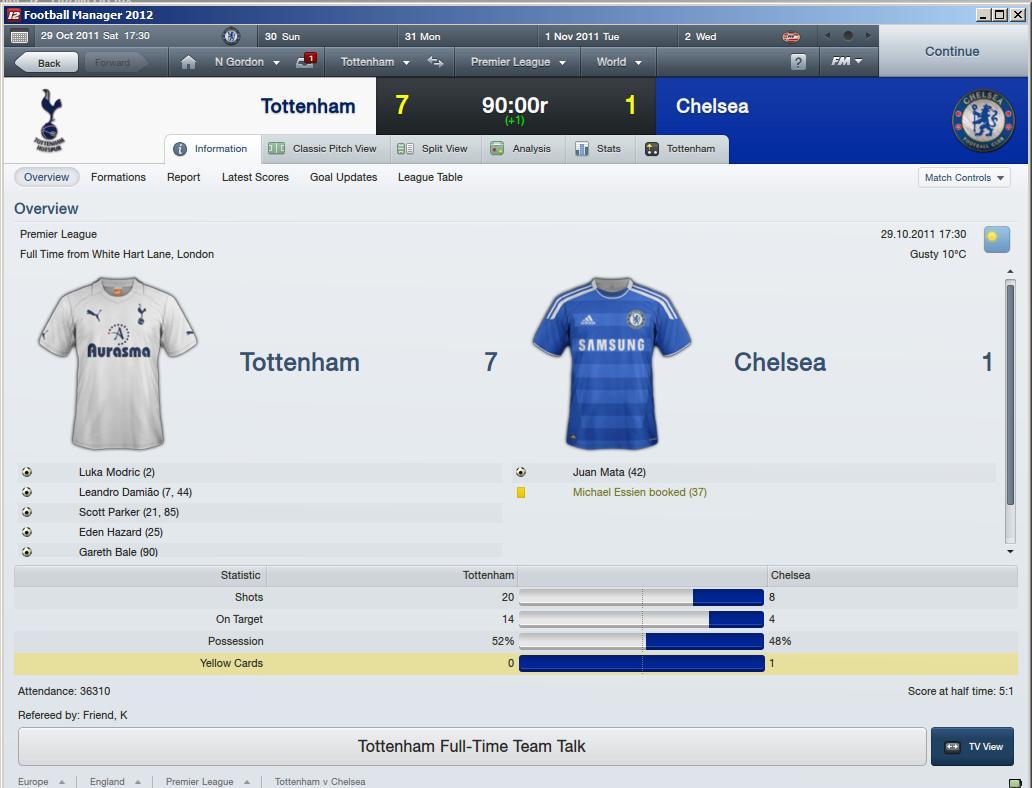This screenshot has width=1032, height=788.
Task: Switch to Classic Pitch View tab
Action: [x=323, y=149]
